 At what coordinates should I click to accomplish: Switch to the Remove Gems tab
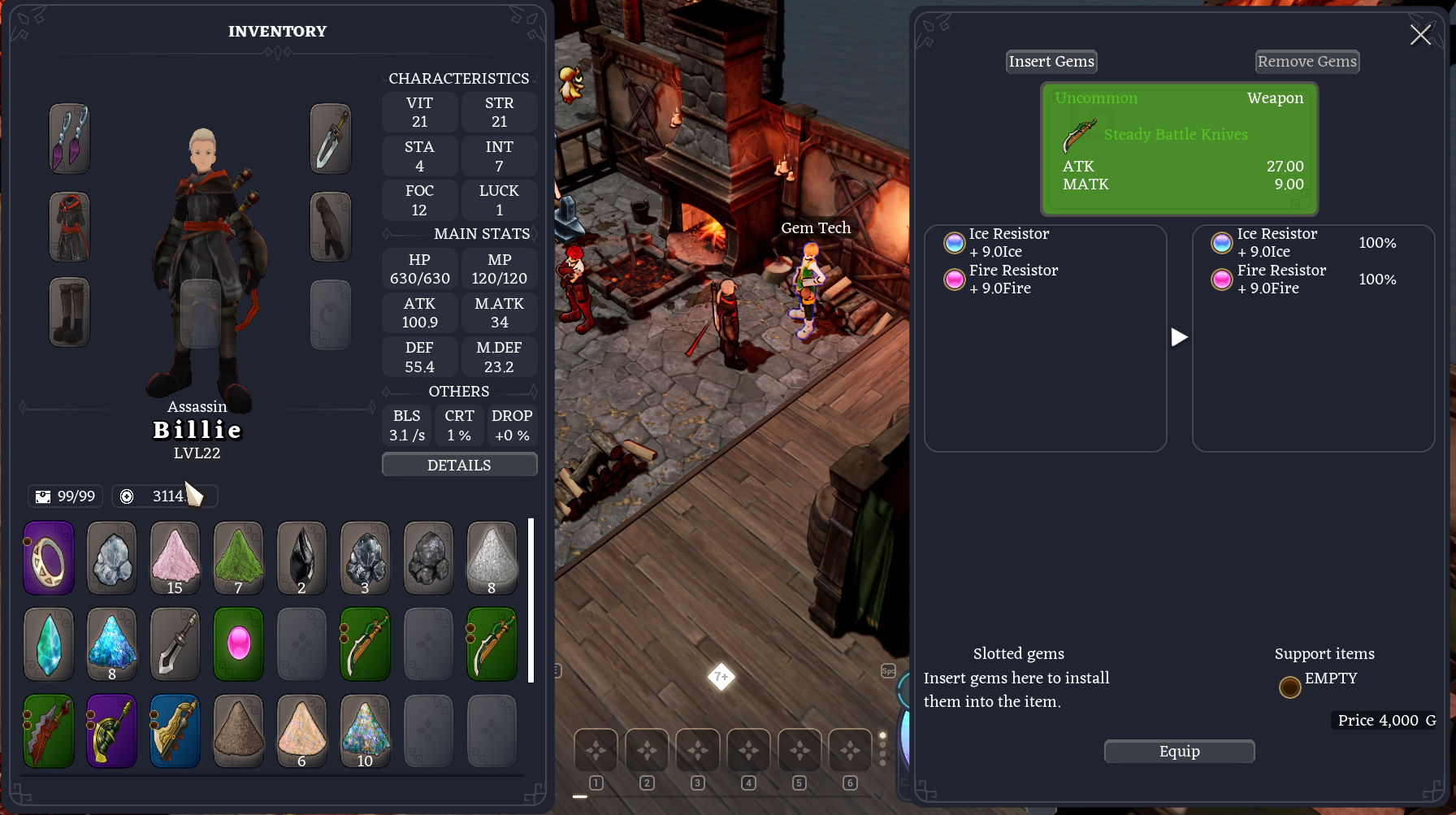[1306, 62]
